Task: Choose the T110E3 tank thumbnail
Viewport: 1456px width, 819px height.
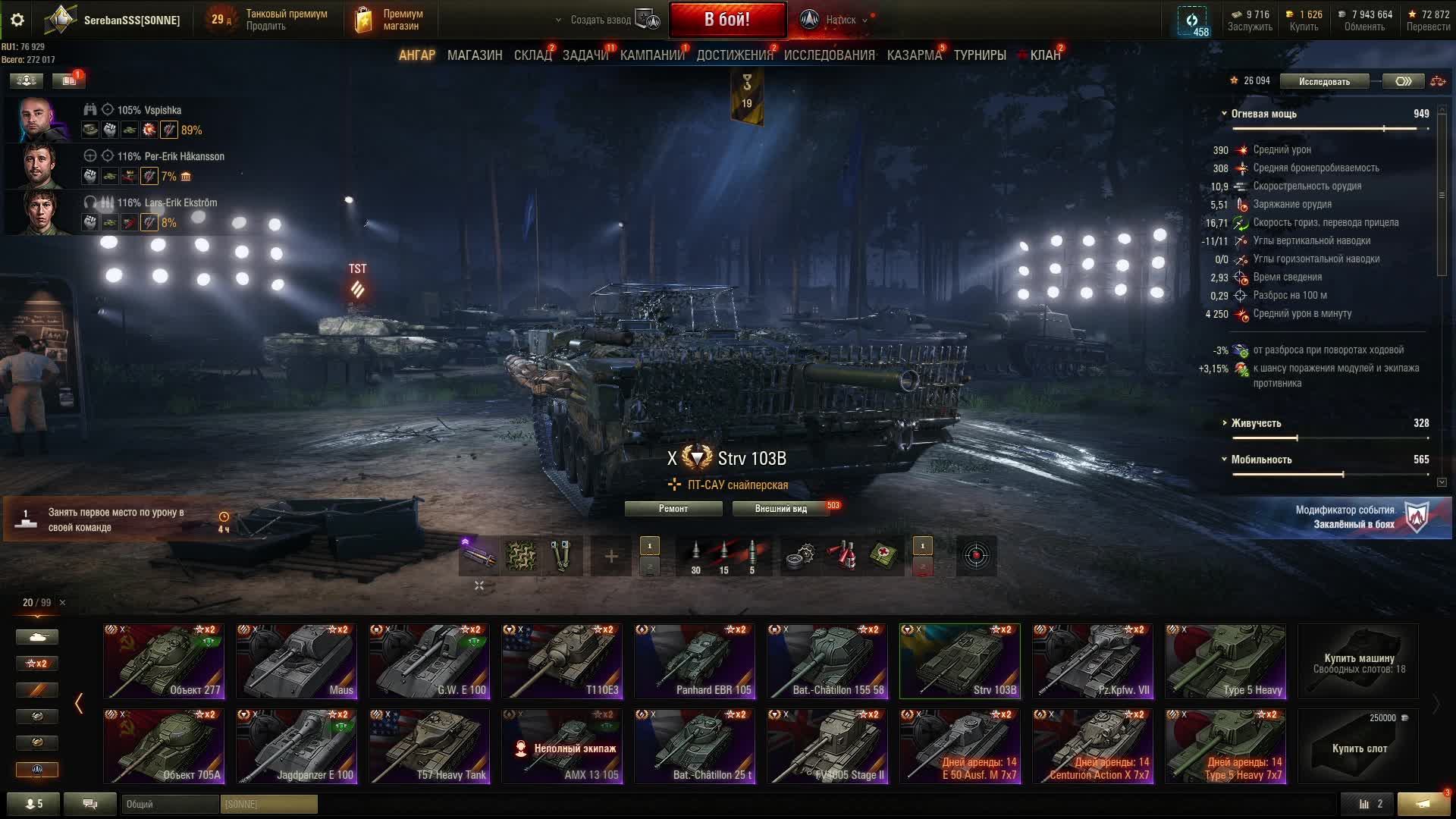Action: point(562,661)
